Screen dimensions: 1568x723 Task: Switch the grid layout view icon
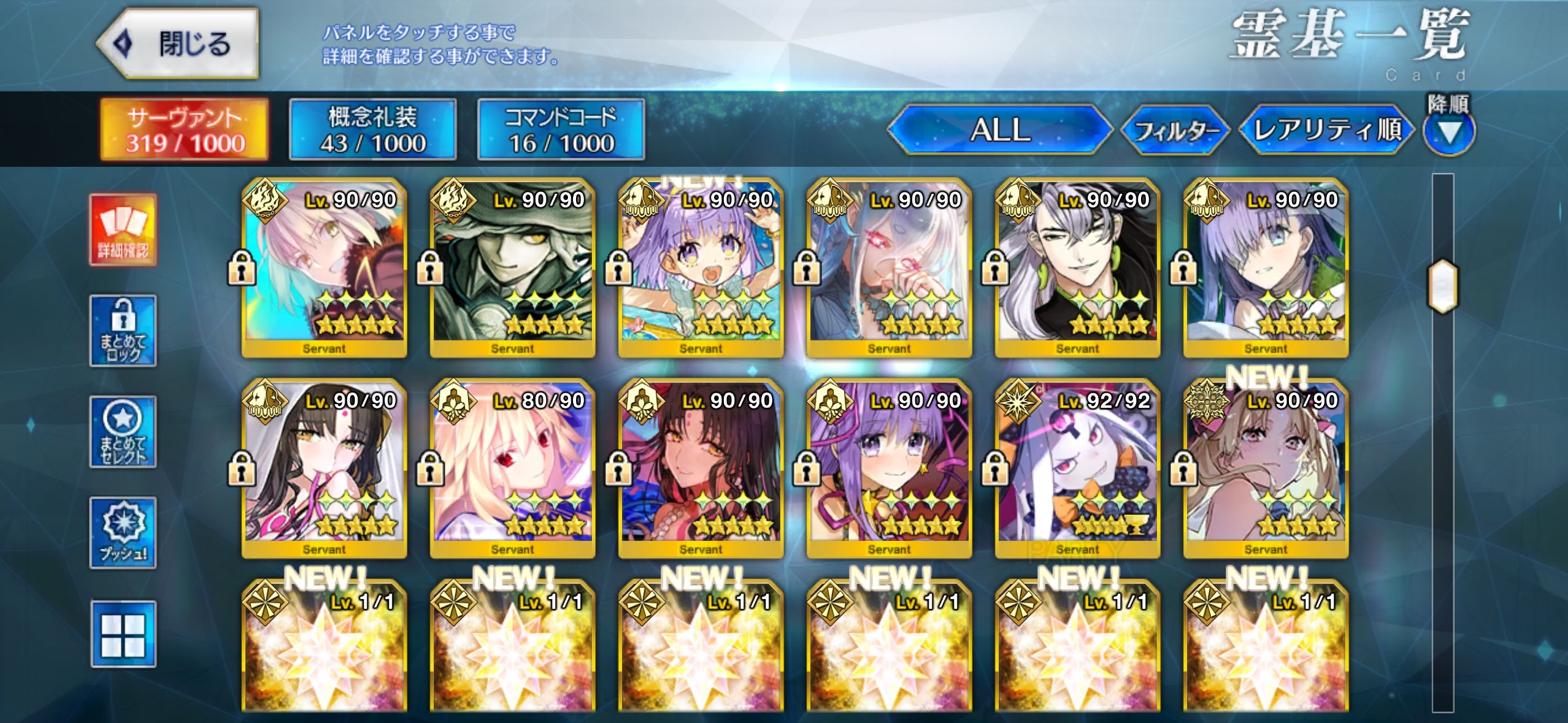coord(123,634)
